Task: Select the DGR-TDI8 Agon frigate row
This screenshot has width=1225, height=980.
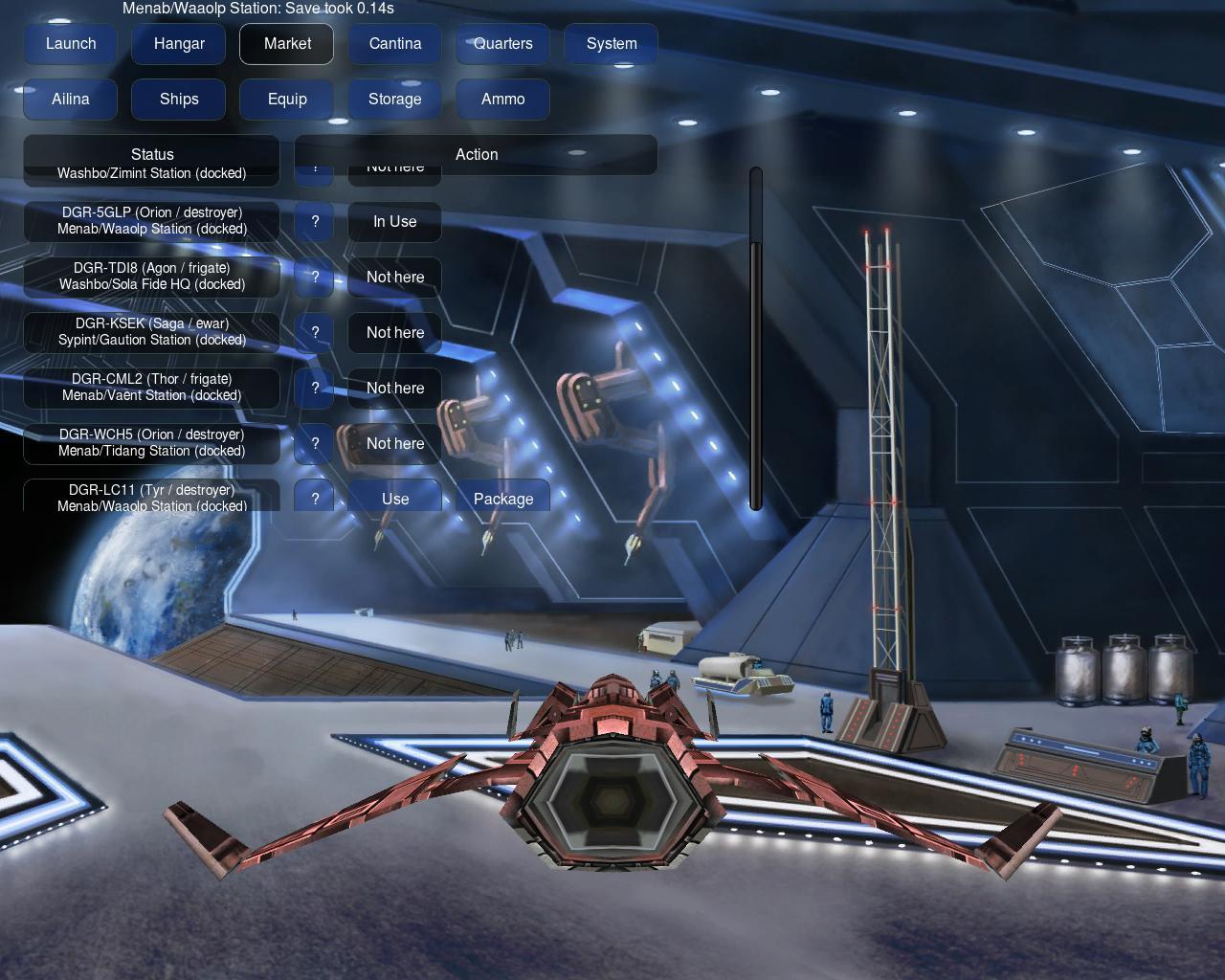Action: (152, 277)
